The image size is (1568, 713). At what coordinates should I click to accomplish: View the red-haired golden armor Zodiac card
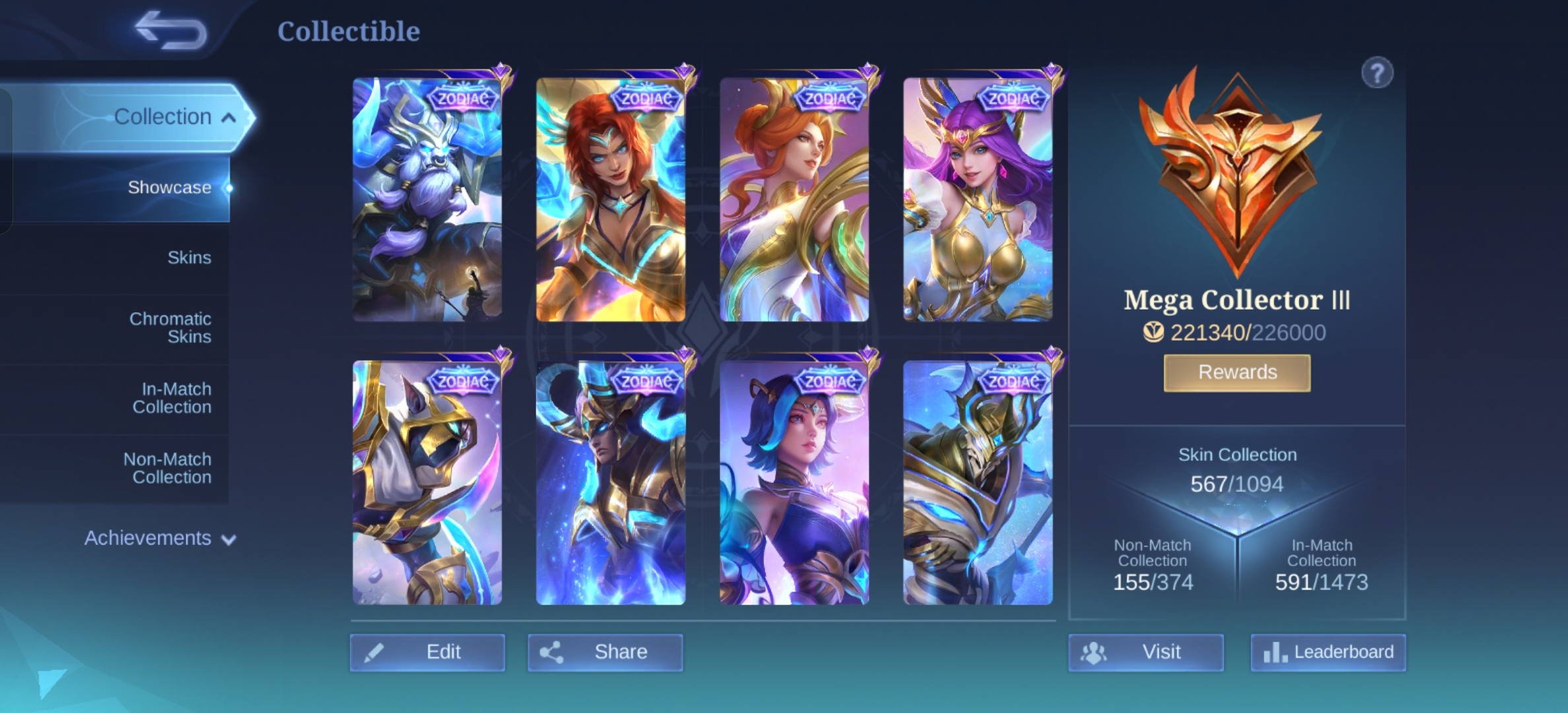click(610, 199)
